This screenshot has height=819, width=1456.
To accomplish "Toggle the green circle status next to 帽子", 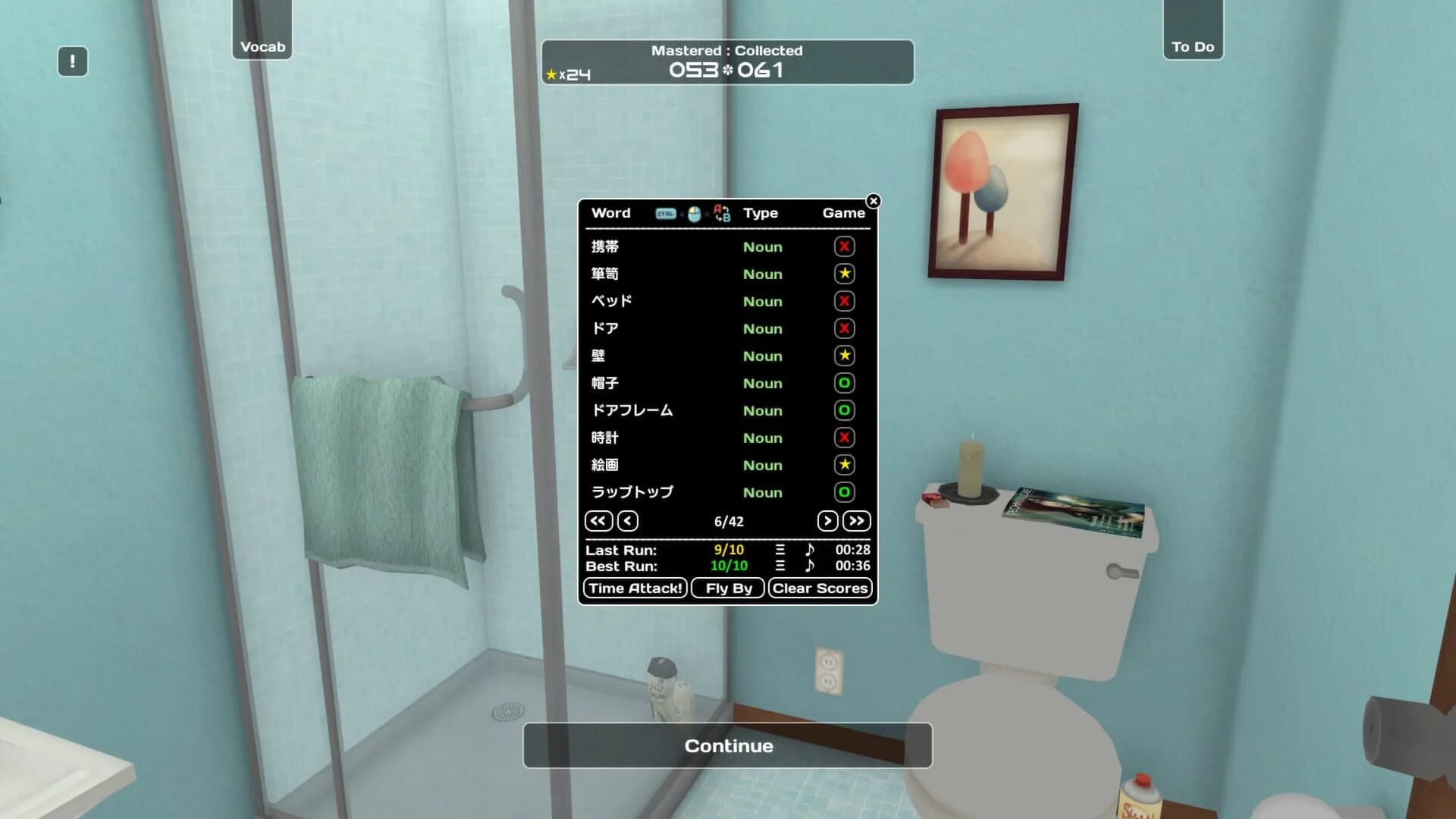I will coord(844,383).
